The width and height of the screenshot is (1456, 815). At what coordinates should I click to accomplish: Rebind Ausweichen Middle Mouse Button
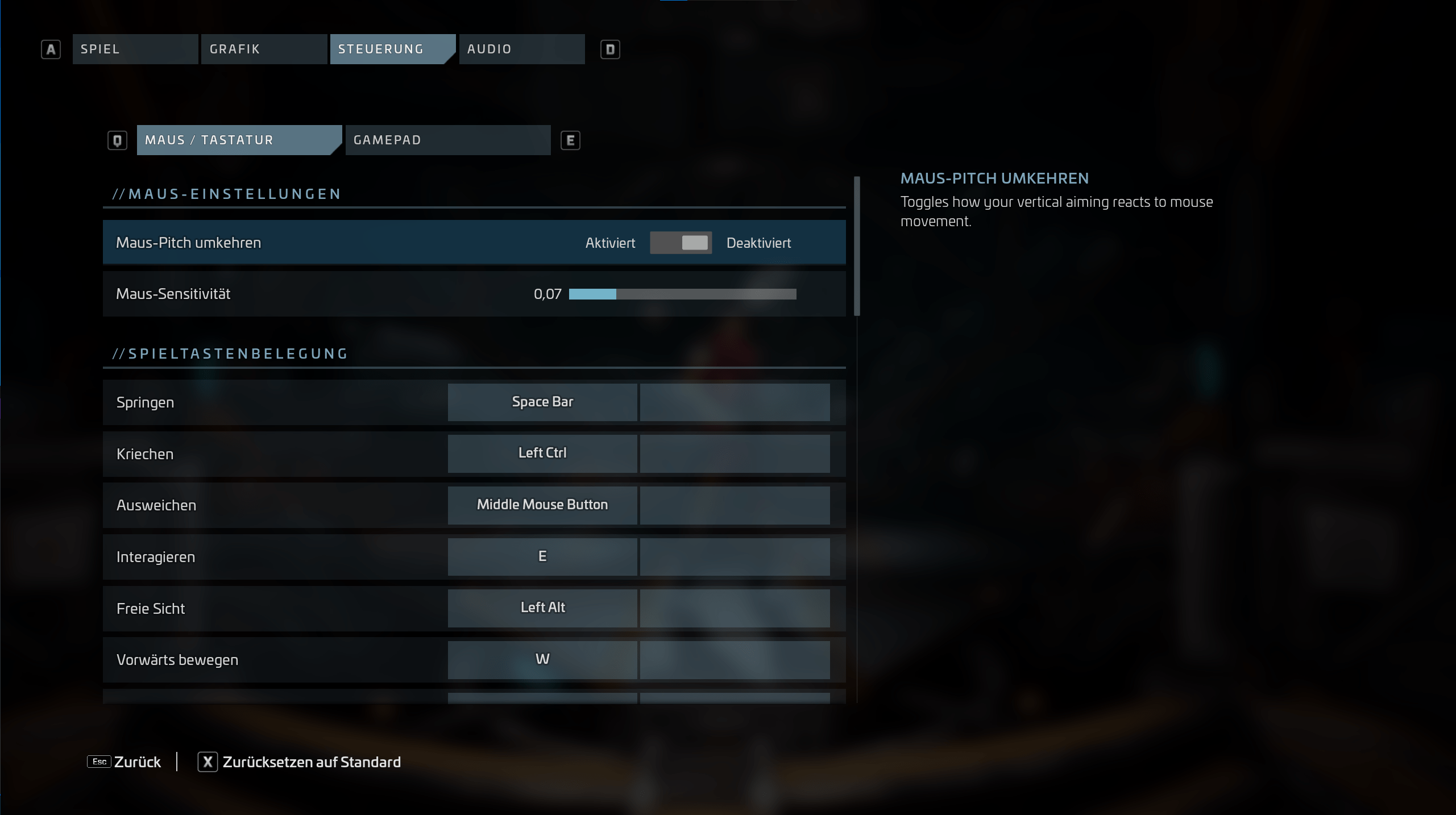(542, 505)
